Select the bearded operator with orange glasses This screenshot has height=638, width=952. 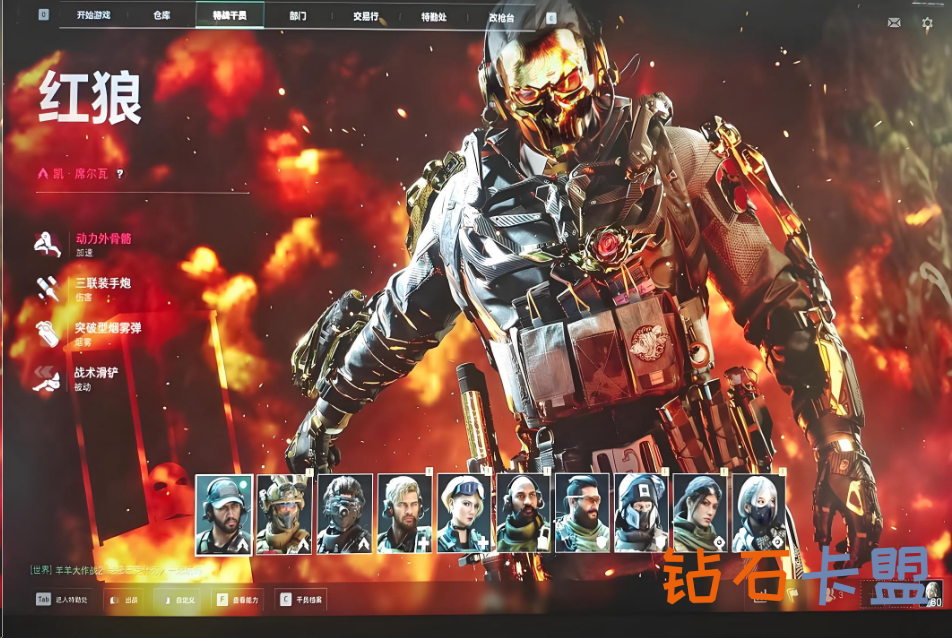point(581,514)
